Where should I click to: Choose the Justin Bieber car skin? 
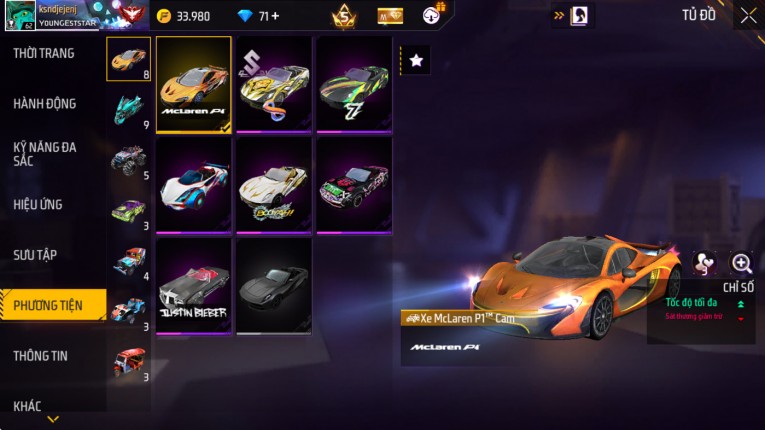pyautogui.click(x=194, y=285)
